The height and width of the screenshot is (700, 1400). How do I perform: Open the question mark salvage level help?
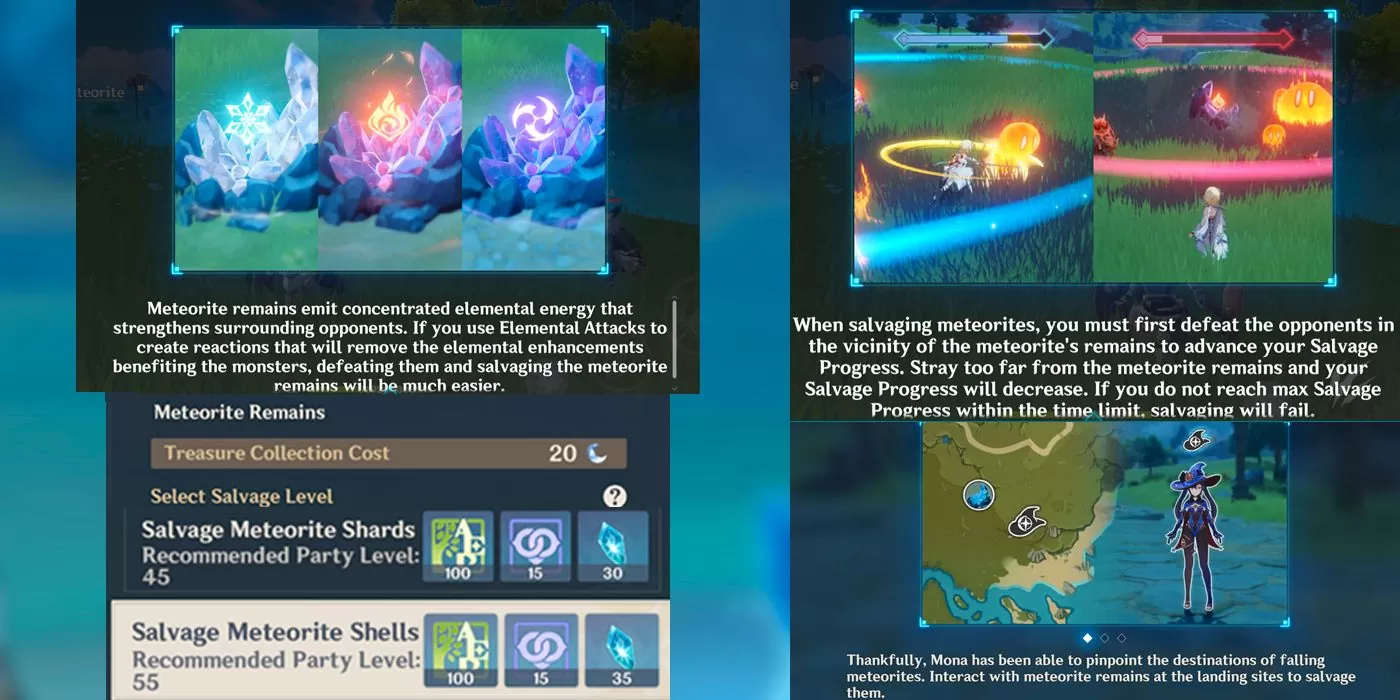point(615,496)
